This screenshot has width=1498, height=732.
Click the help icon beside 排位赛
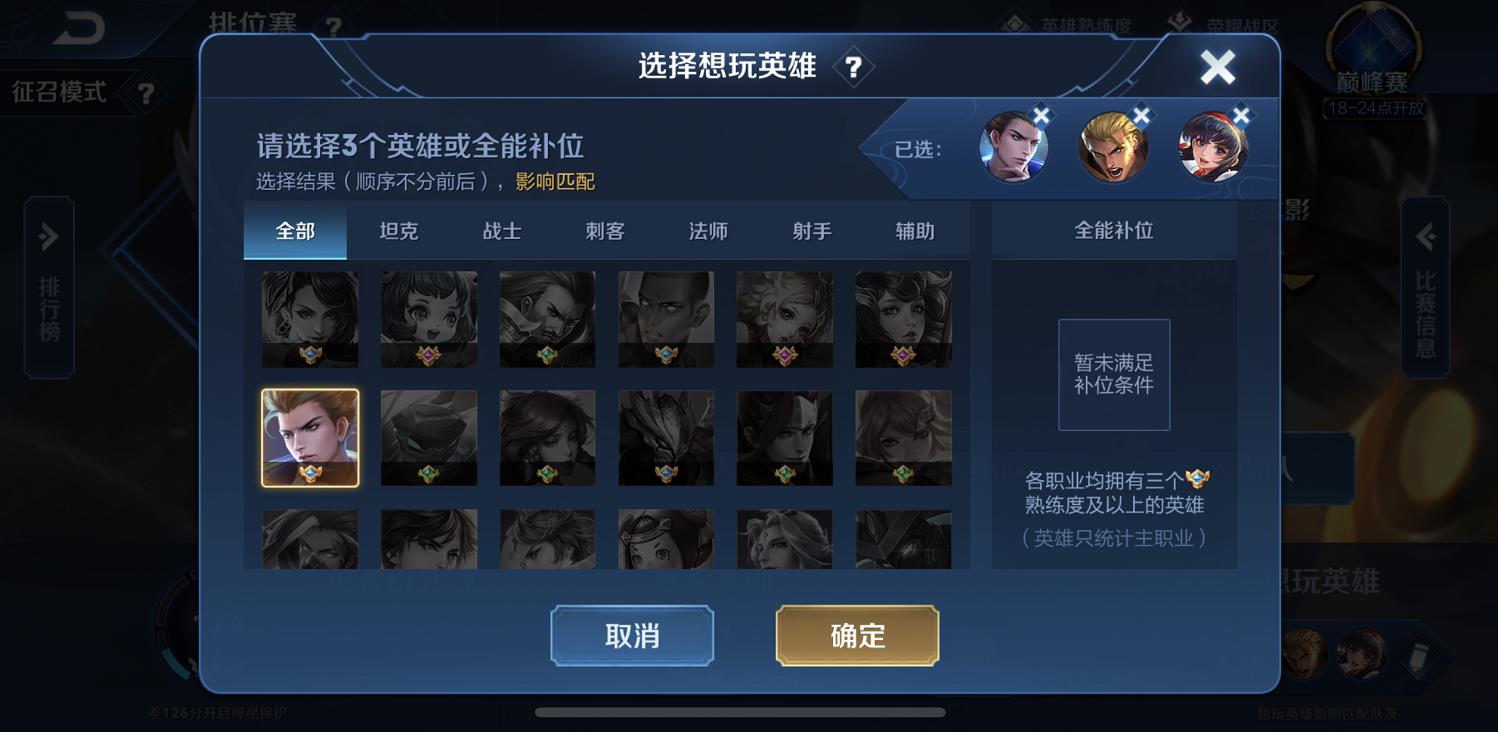pos(331,24)
